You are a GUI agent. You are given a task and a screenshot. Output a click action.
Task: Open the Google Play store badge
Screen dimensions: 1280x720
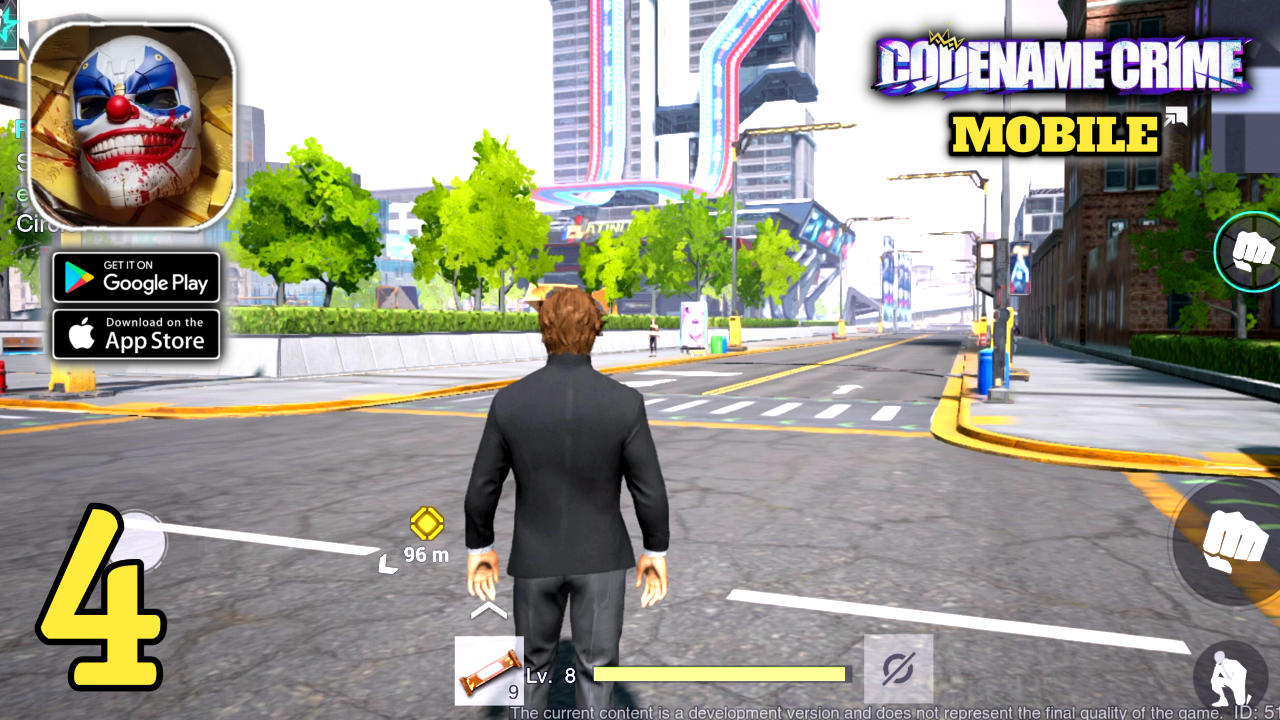[x=136, y=278]
